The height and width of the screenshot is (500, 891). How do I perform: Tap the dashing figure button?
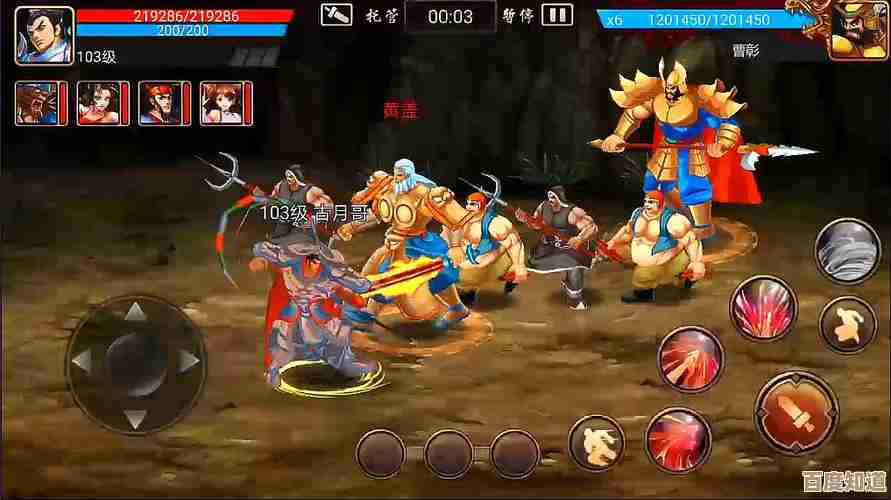pyautogui.click(x=597, y=441)
